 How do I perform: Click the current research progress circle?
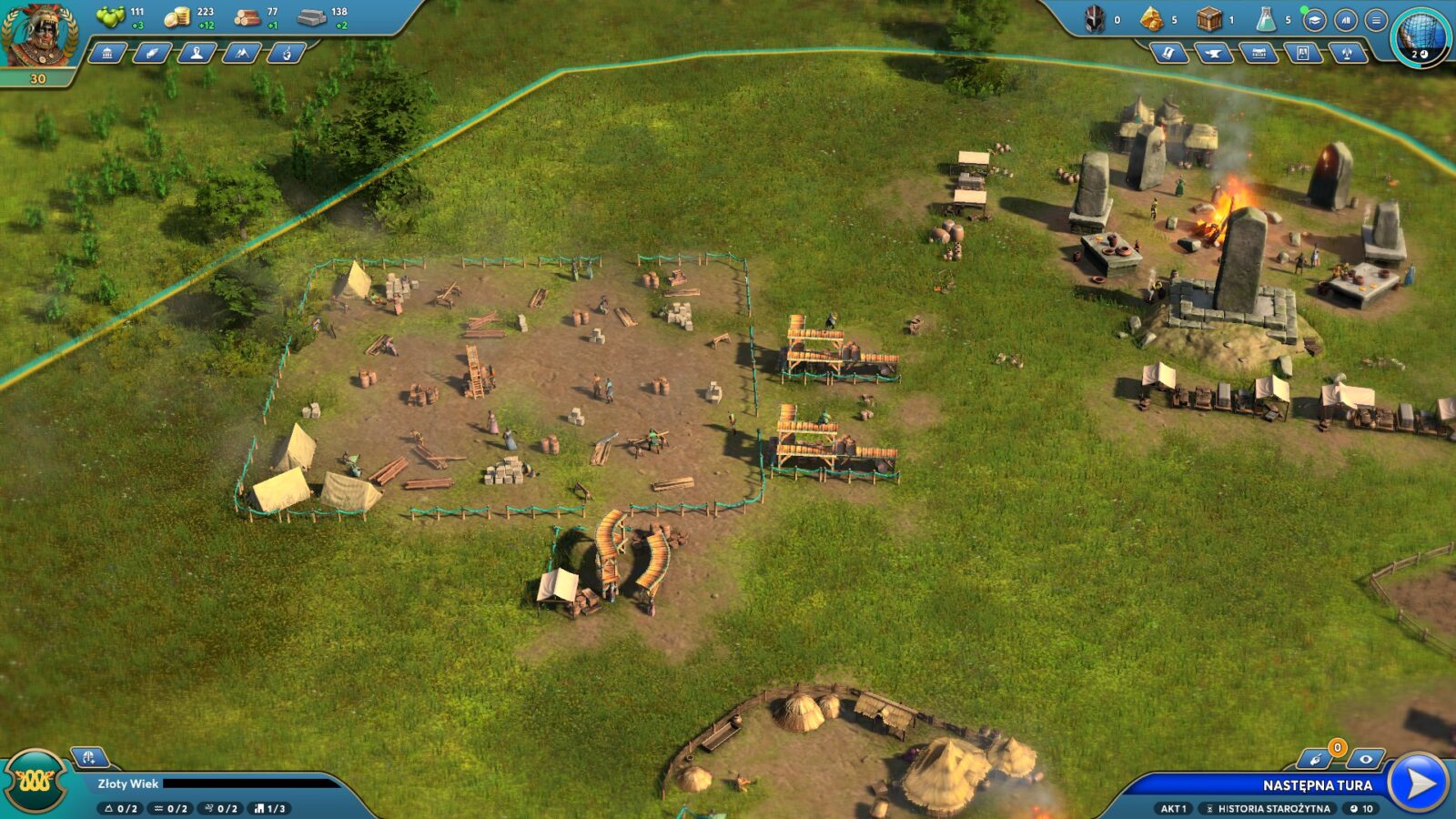point(1421,36)
